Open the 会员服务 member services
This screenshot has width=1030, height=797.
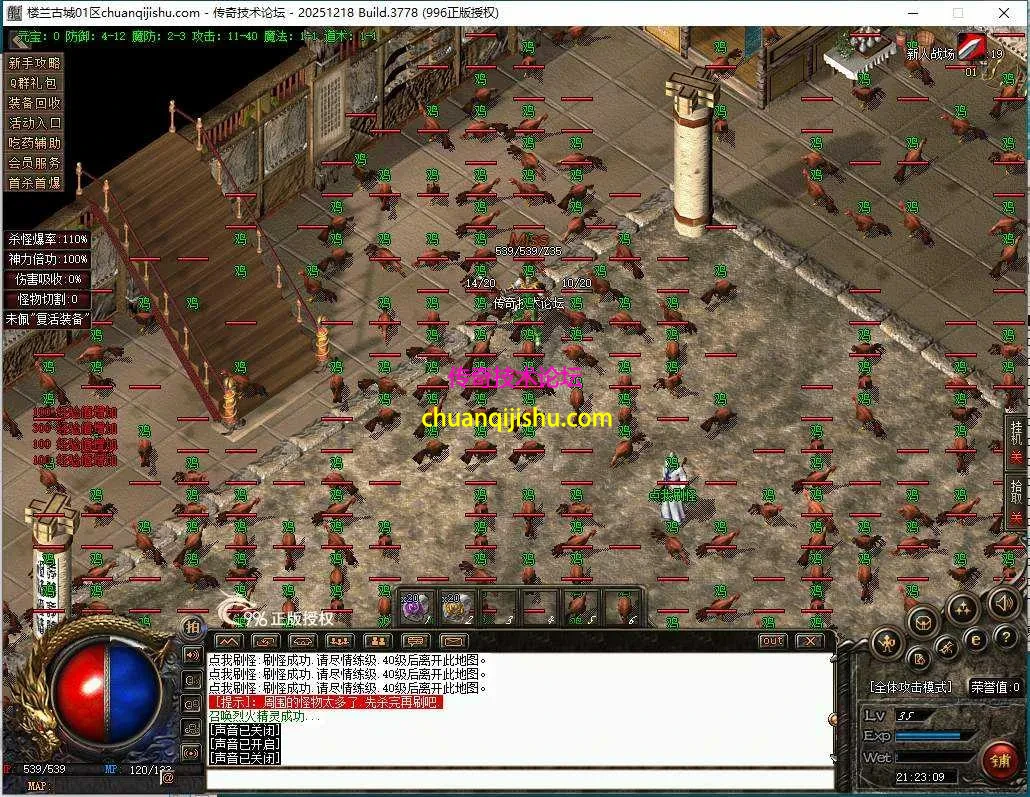[x=35, y=163]
